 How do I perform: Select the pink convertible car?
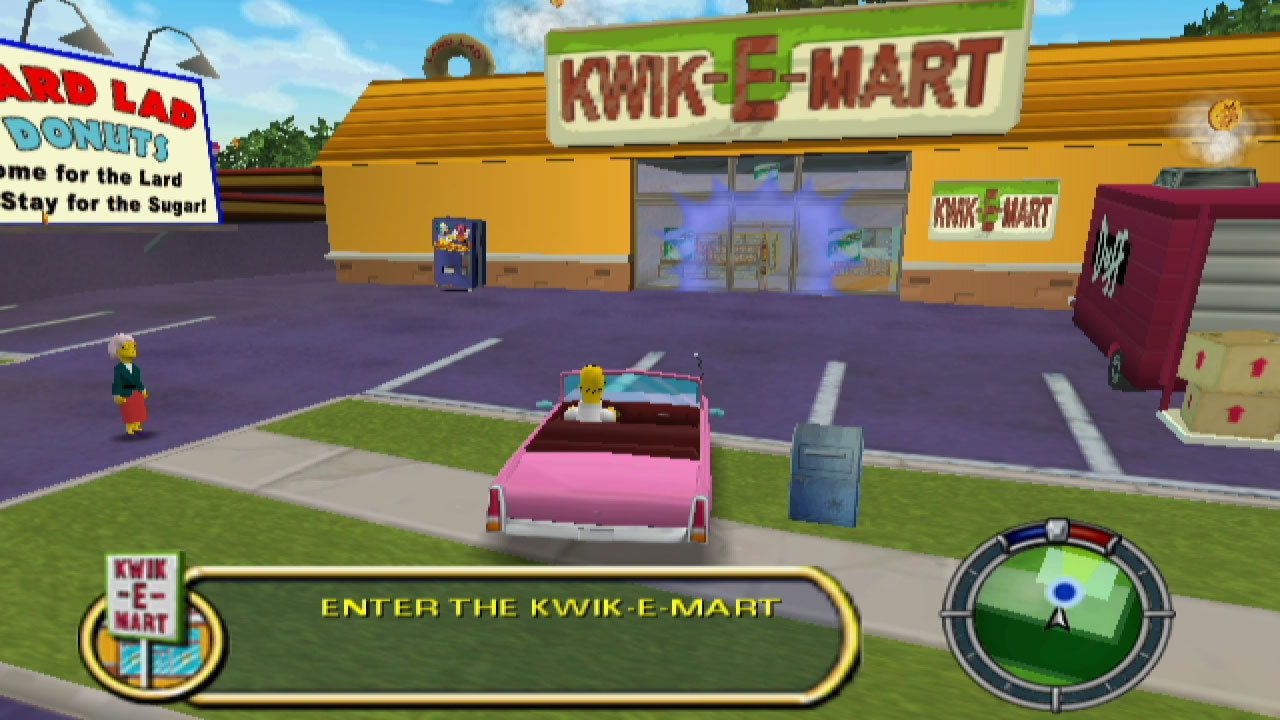click(600, 470)
